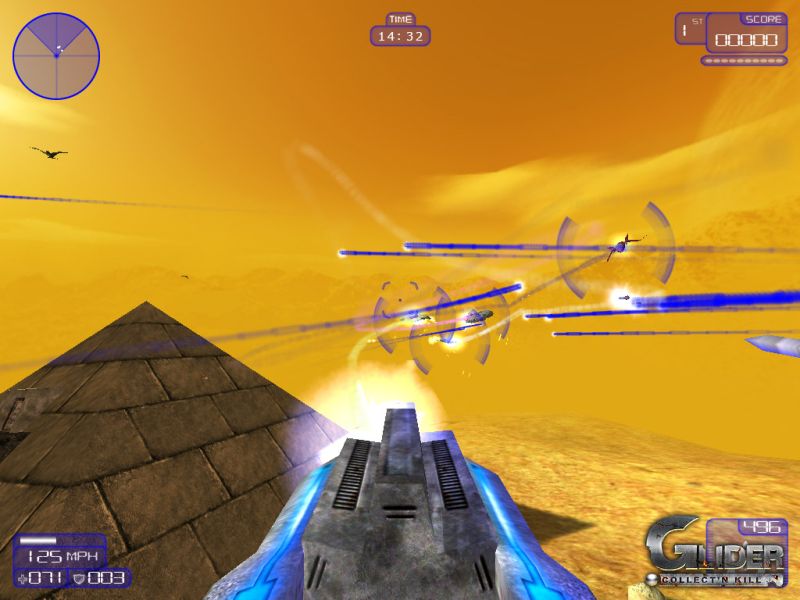This screenshot has height=600, width=800.
Task: Click the circular radar minimap
Action: click(56, 55)
